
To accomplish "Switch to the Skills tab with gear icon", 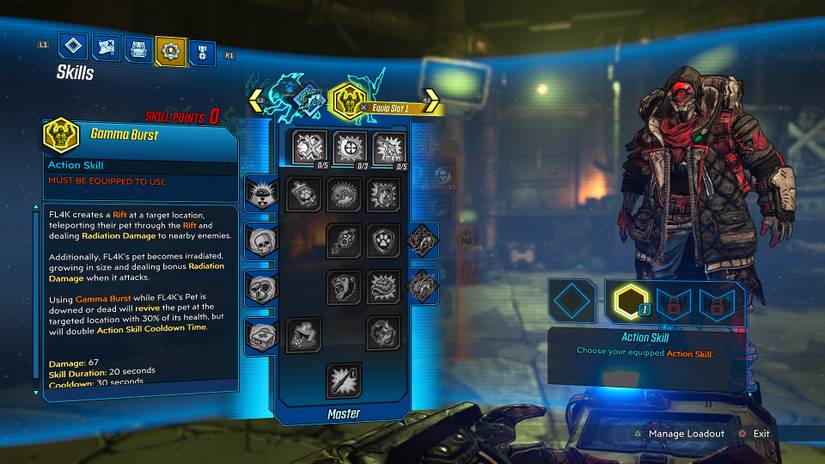I will point(171,48).
